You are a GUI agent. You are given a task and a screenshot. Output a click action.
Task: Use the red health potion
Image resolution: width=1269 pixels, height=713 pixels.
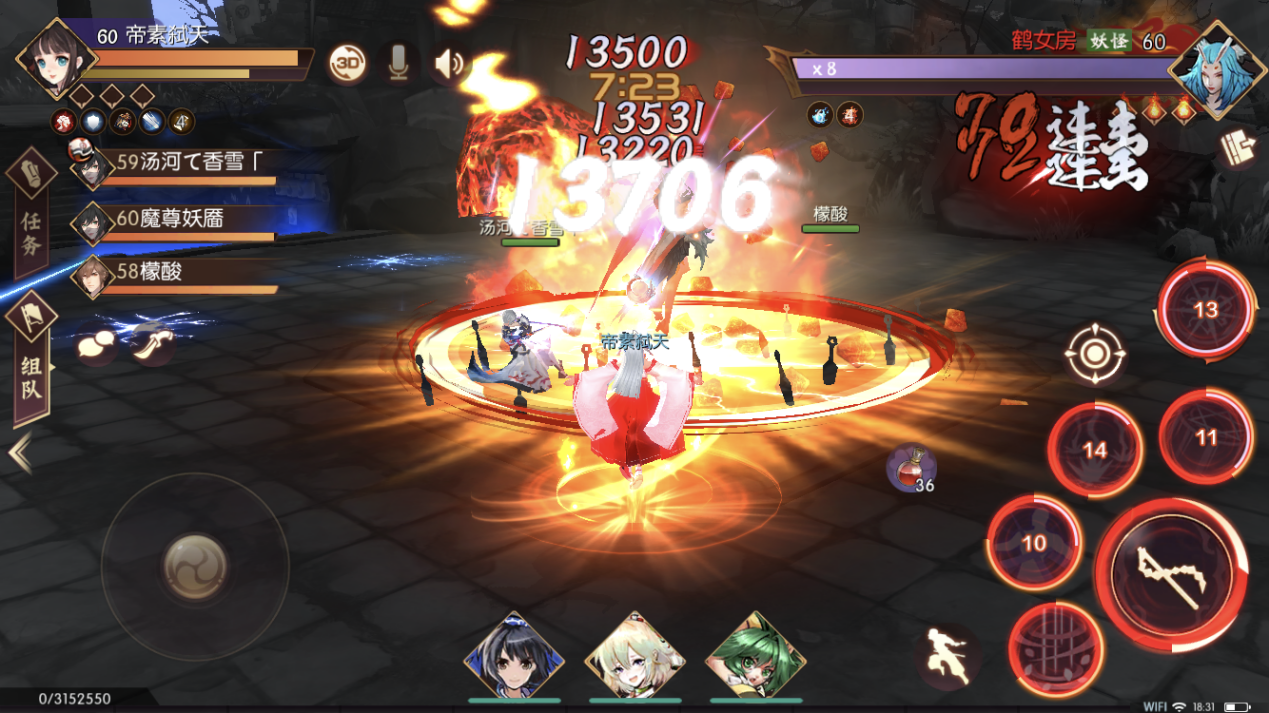point(910,467)
